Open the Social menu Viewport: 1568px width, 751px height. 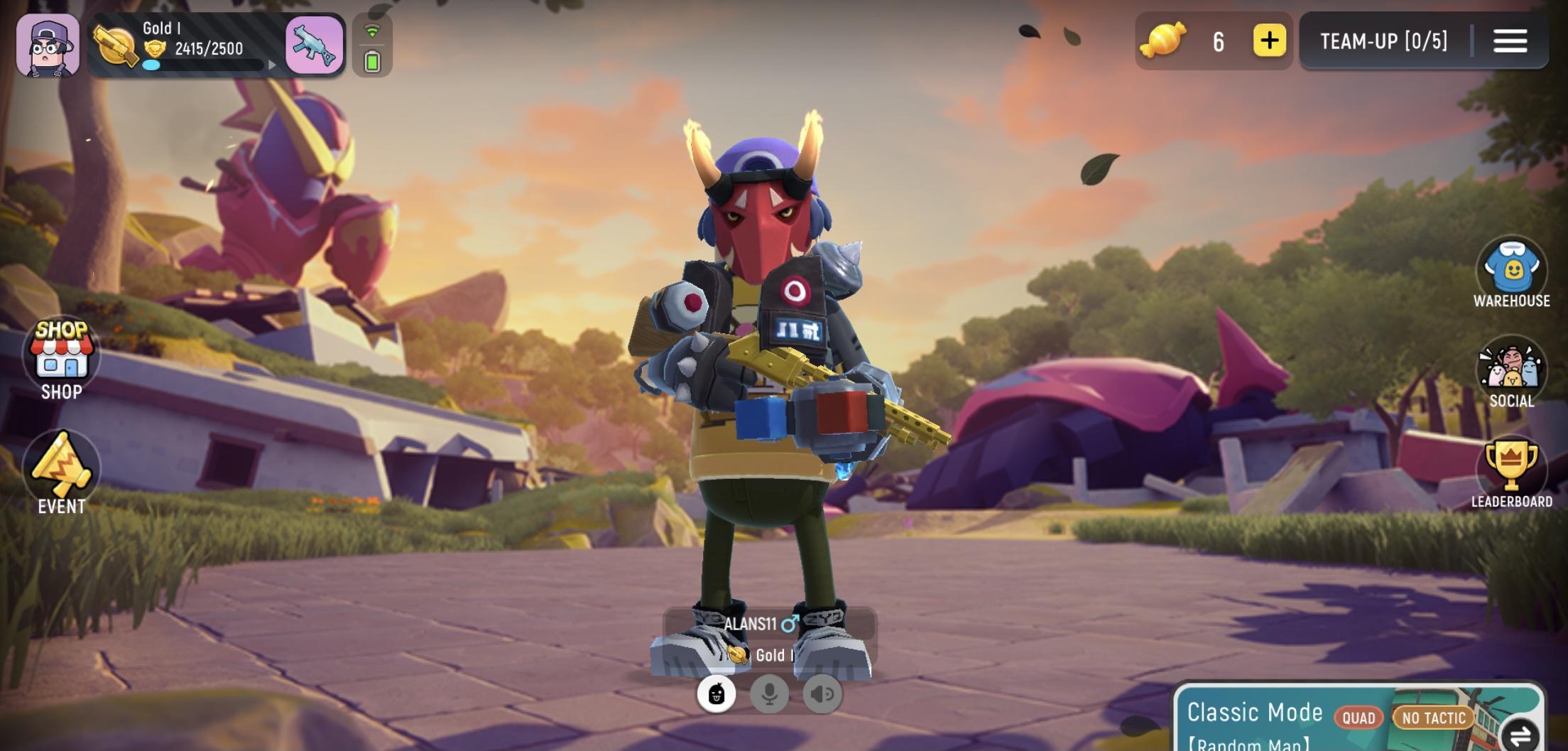1511,374
